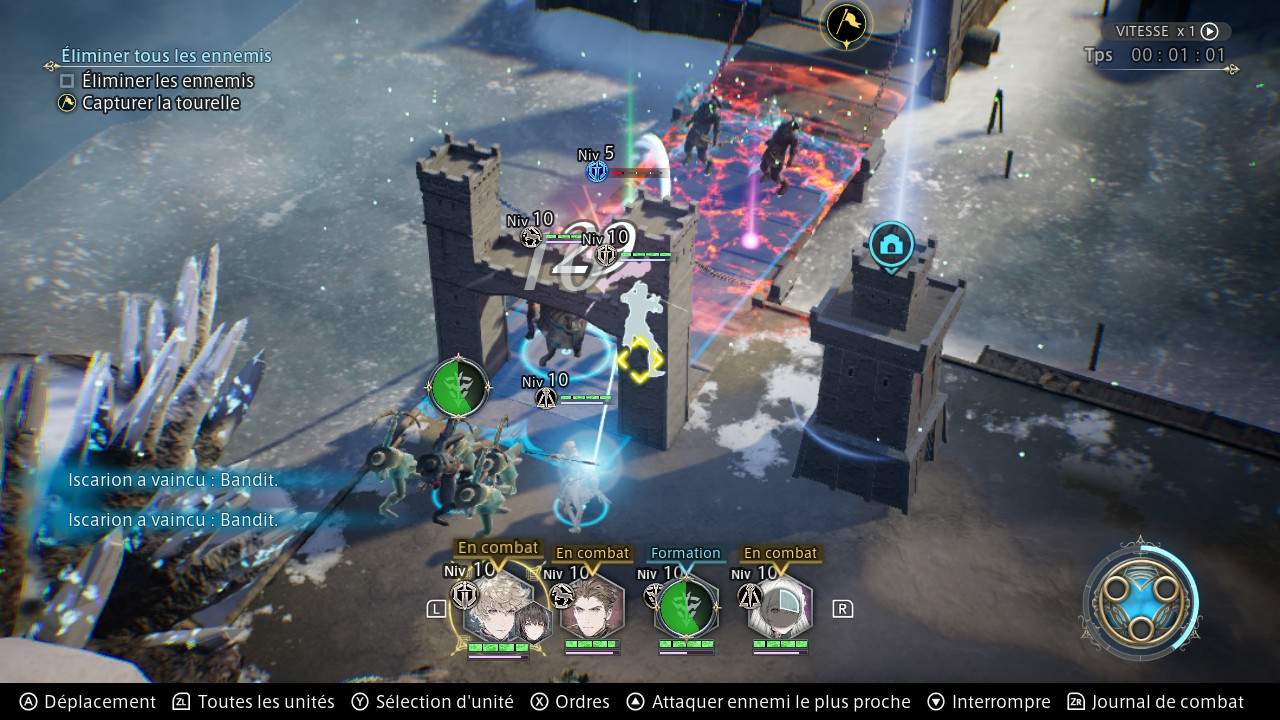This screenshot has width=1280, height=720.
Task: Click the "Éliminer les ennemis" objective checkbox
Action: (x=67, y=81)
